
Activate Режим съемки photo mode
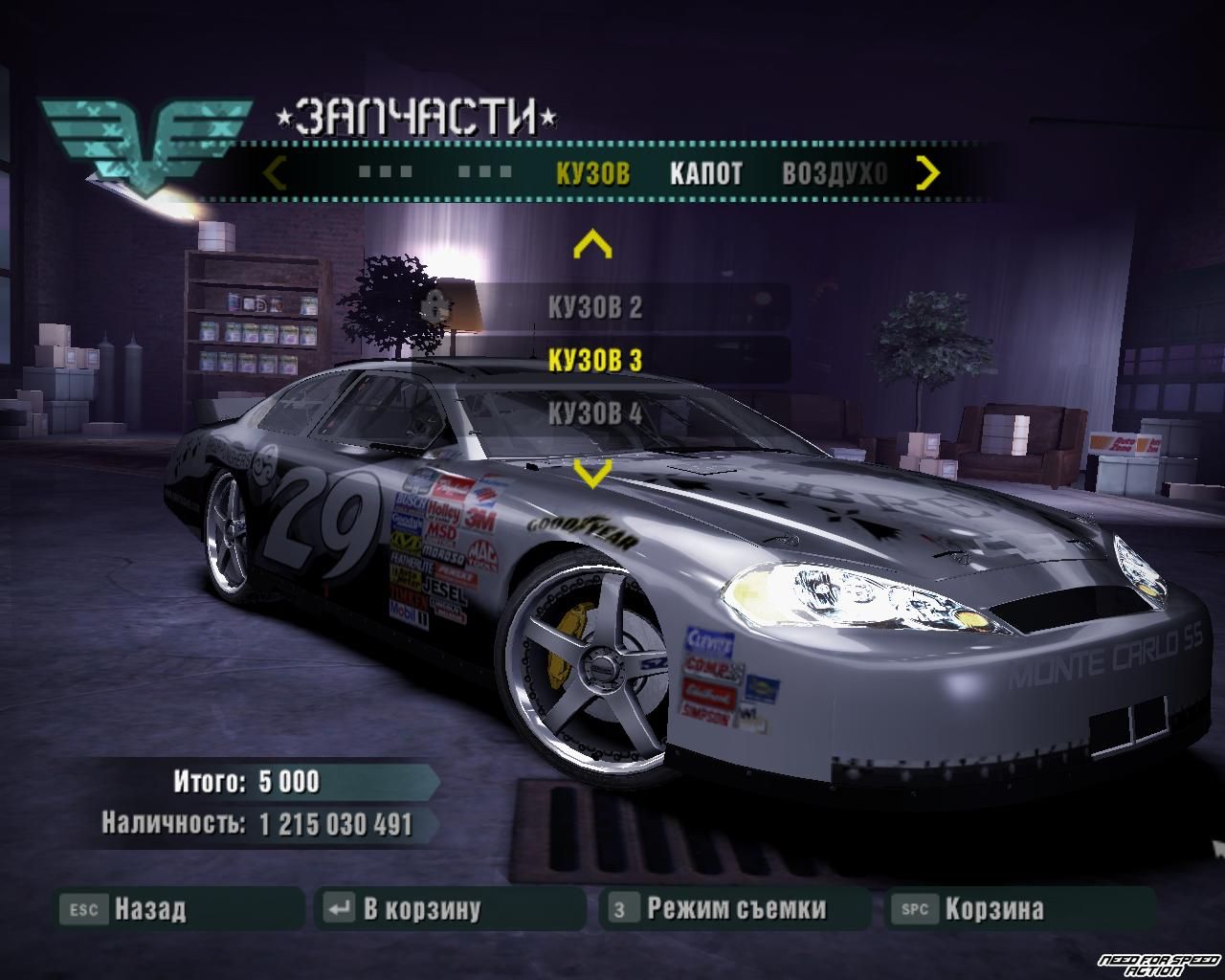[735, 908]
